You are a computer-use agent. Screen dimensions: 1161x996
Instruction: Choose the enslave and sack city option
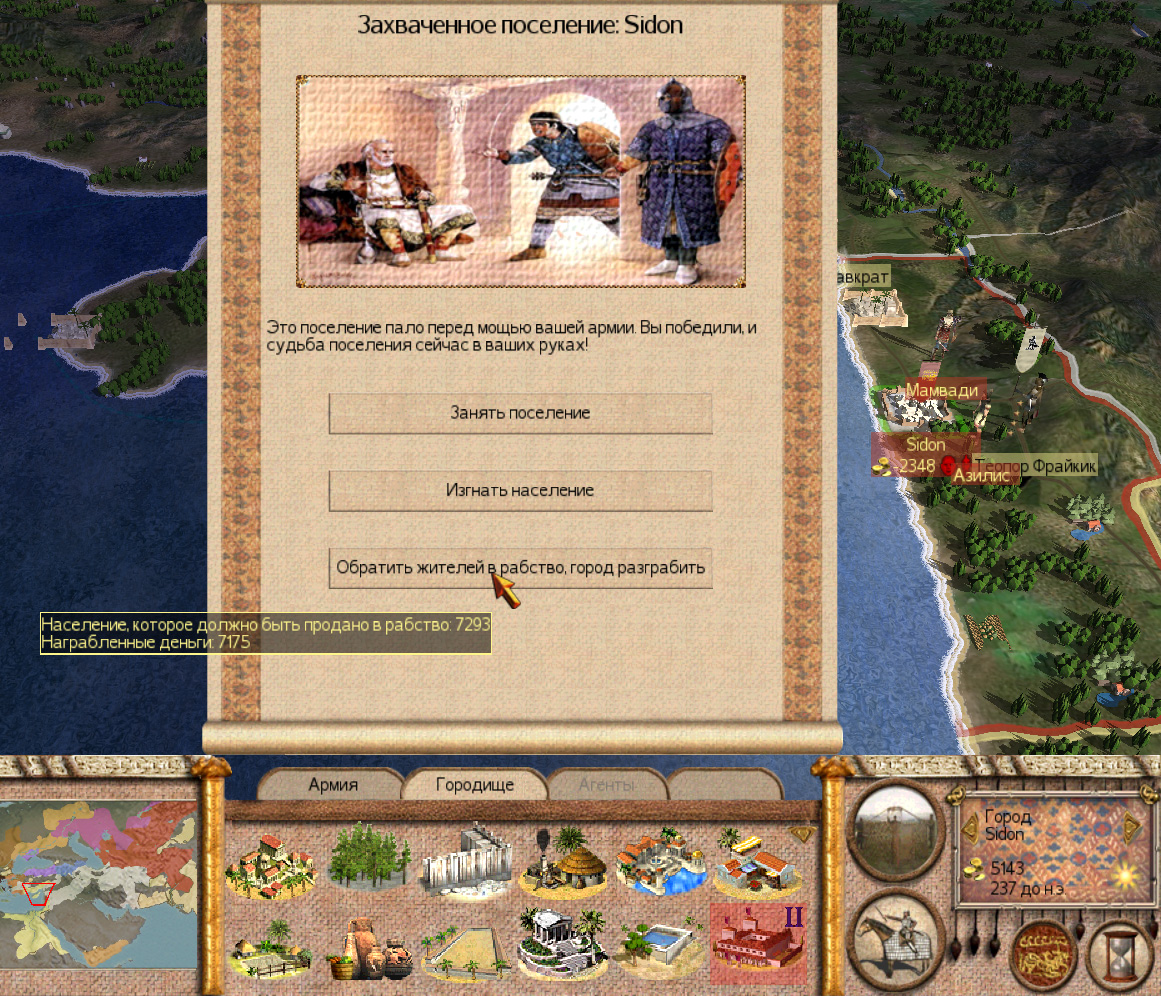tap(520, 568)
